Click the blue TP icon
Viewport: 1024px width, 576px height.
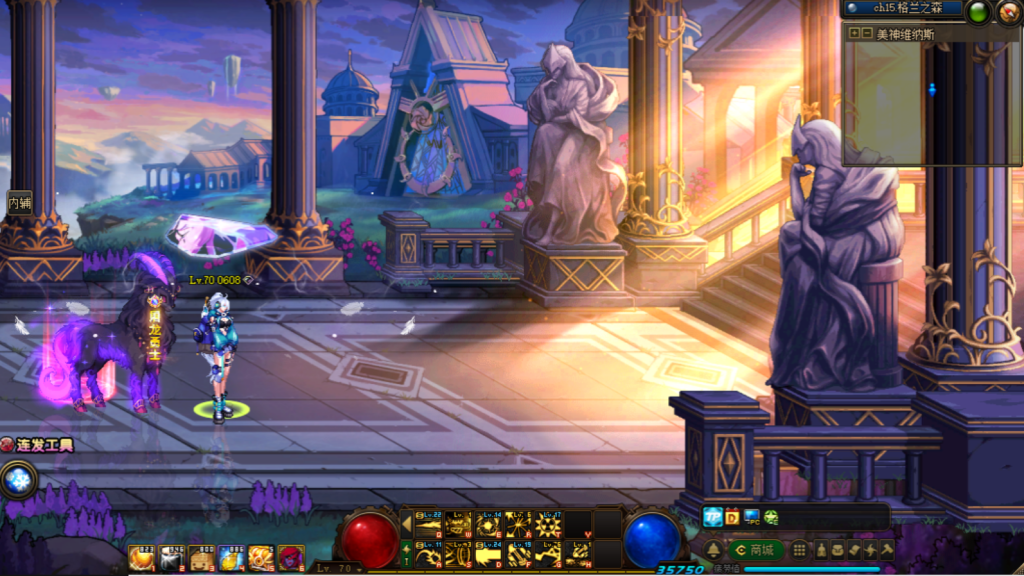pyautogui.click(x=713, y=517)
